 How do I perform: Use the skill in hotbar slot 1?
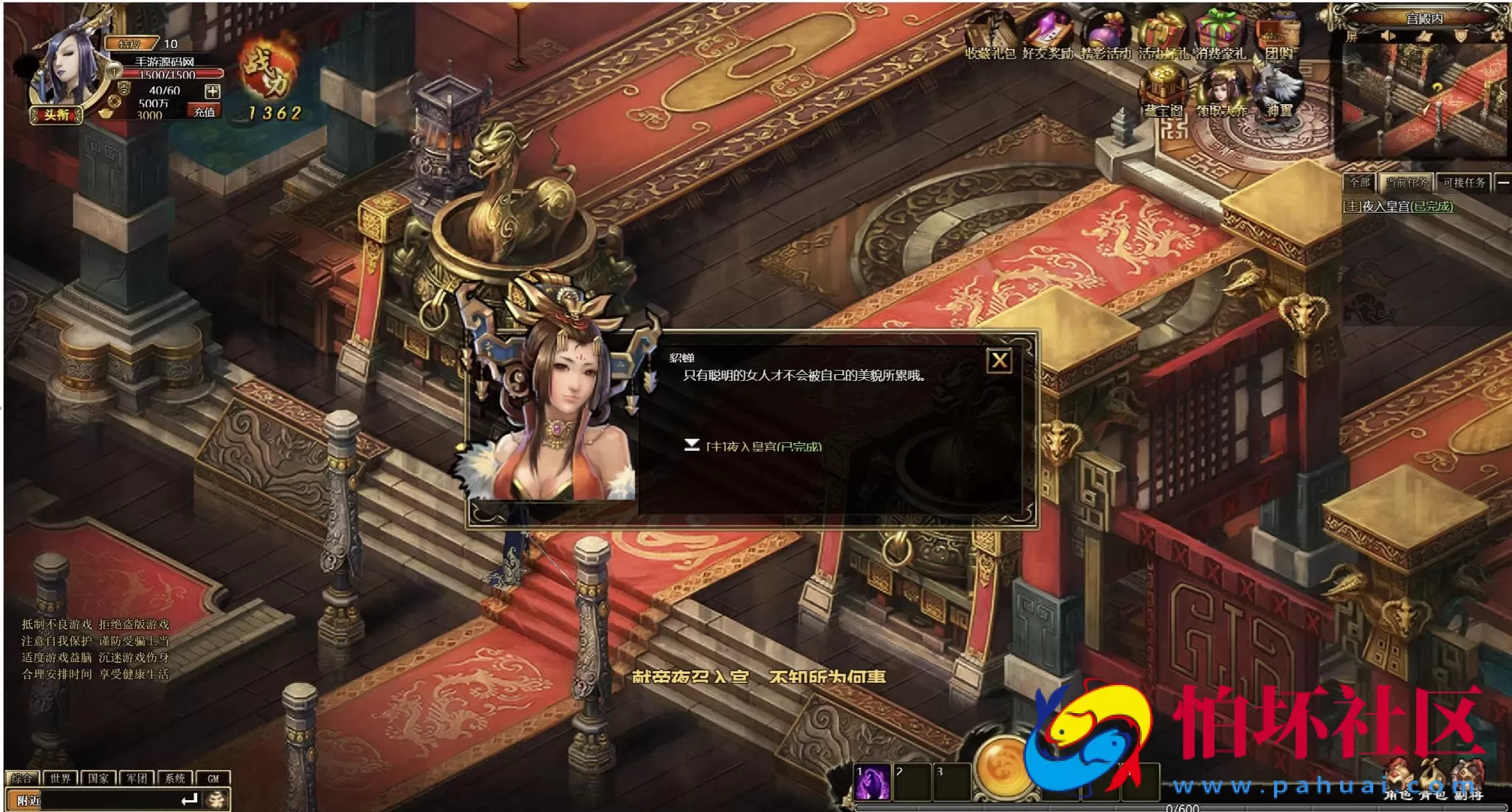point(871,780)
